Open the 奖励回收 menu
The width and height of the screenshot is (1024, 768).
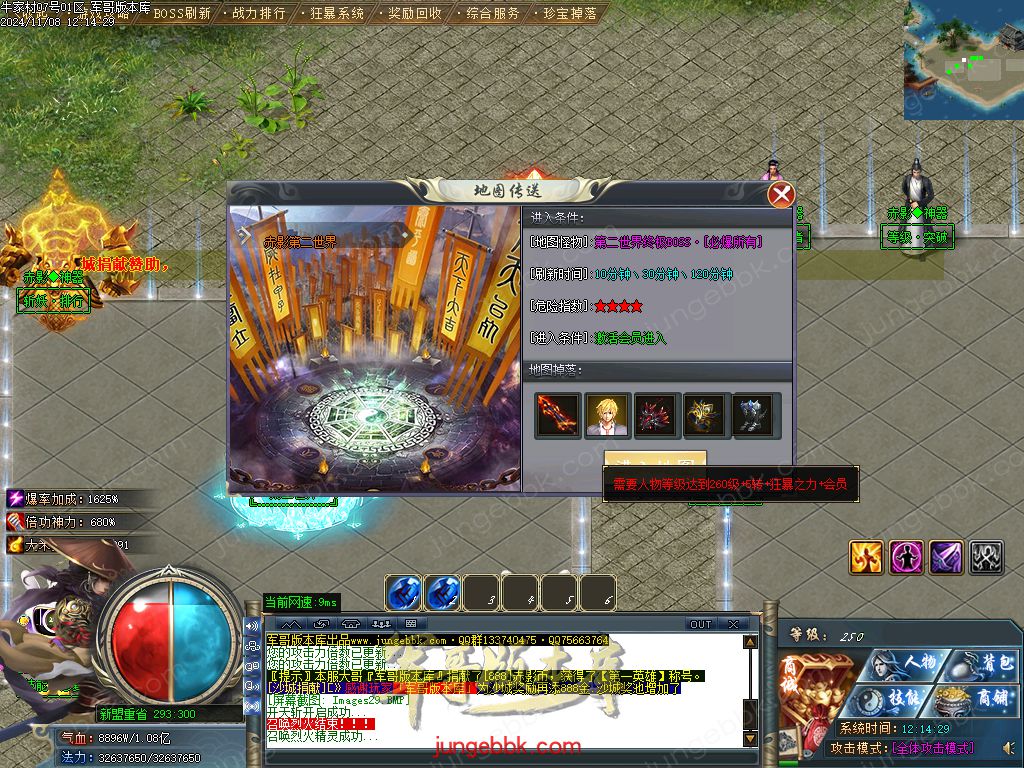pos(415,14)
